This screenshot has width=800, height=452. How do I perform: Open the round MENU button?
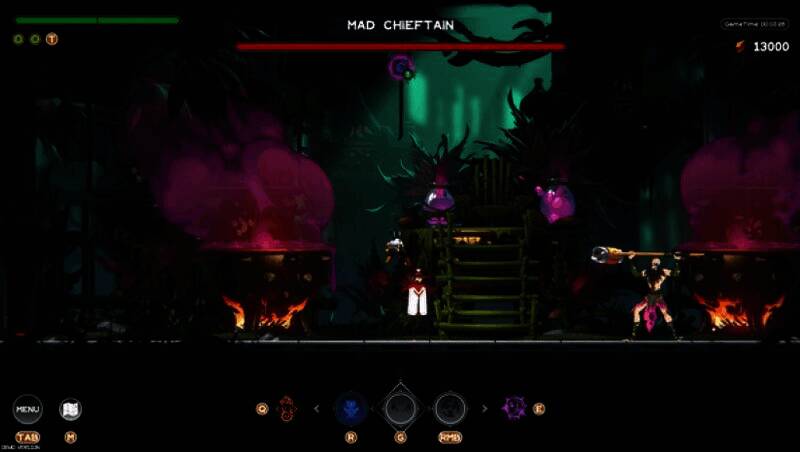click(x=27, y=408)
